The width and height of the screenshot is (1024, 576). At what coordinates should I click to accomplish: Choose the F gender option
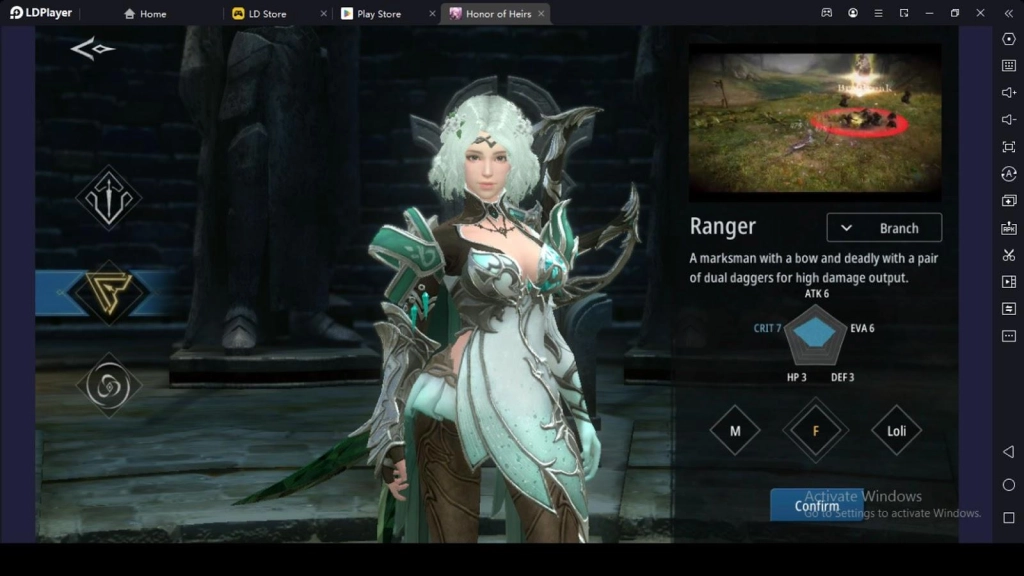coord(815,431)
